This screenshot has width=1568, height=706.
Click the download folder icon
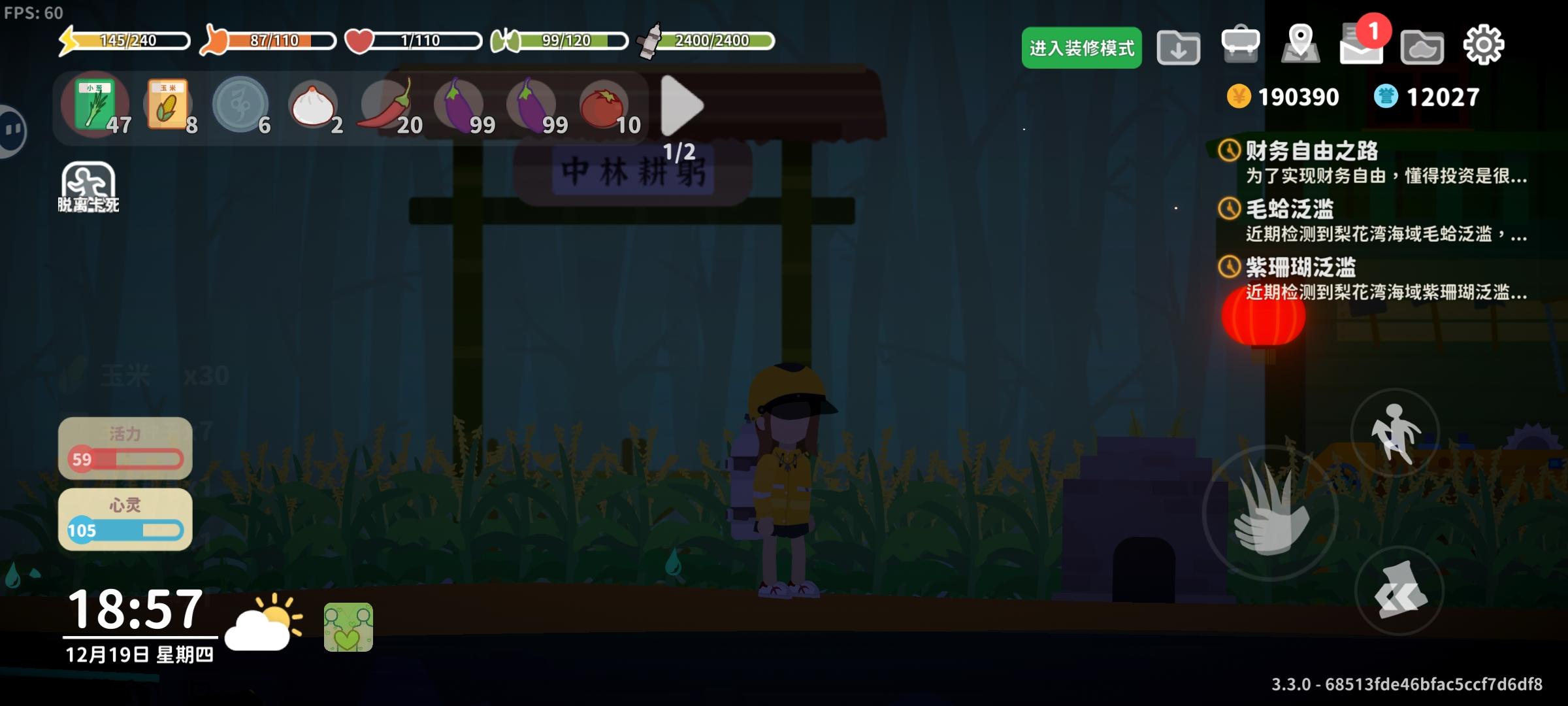[1179, 47]
